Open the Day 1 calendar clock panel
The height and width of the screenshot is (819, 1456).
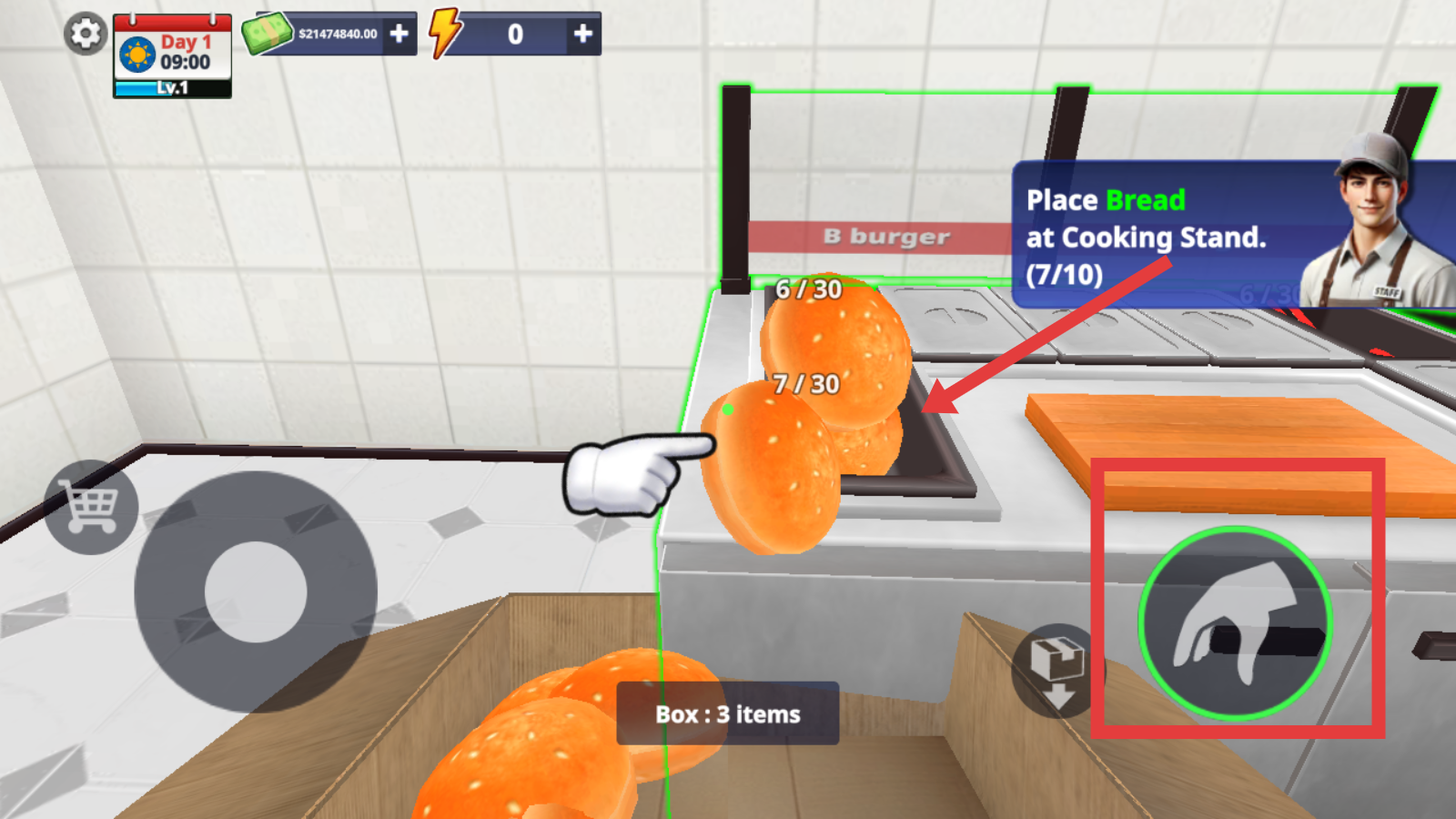coord(172,55)
